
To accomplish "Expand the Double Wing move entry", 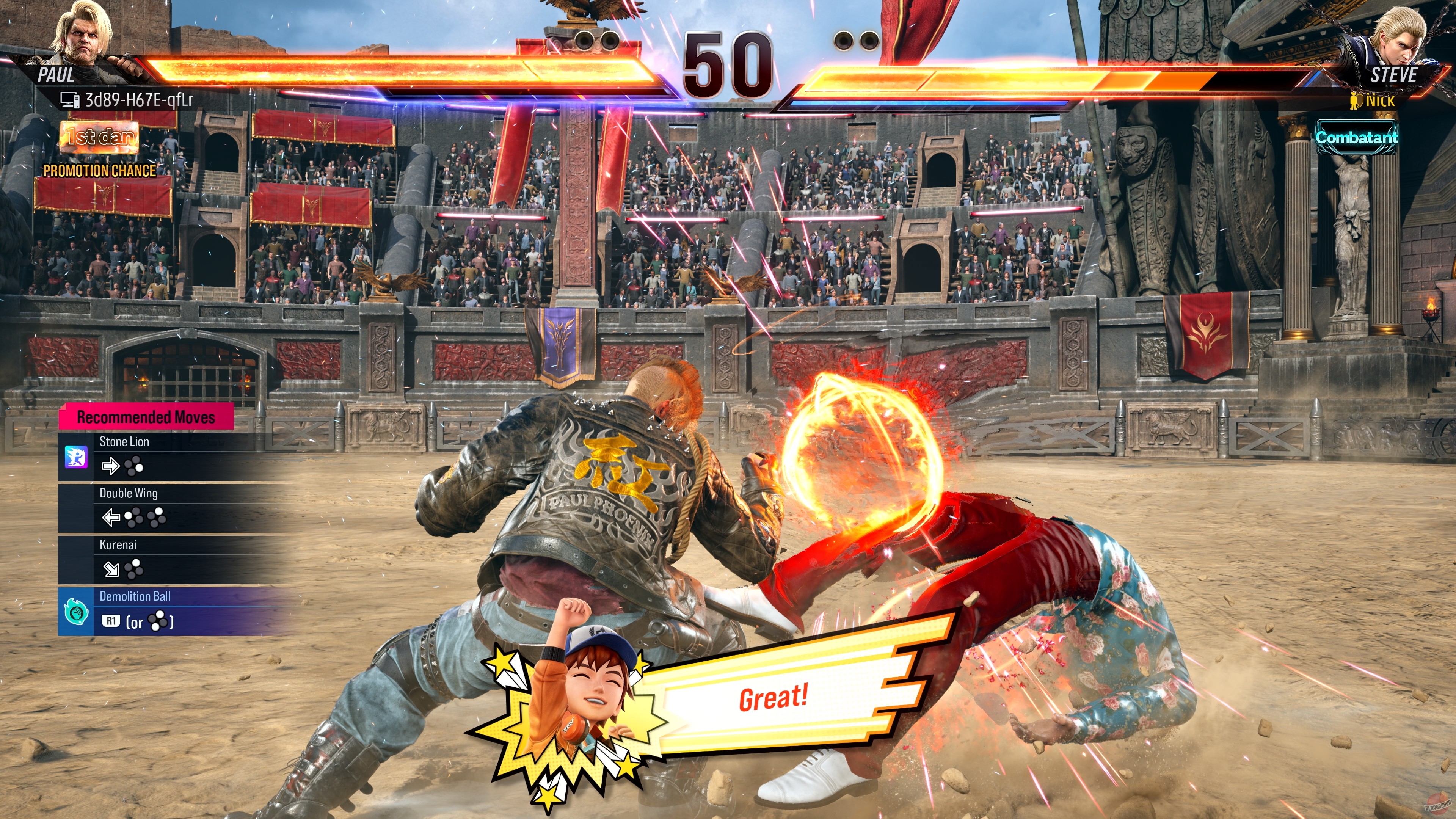I will 128,493.
